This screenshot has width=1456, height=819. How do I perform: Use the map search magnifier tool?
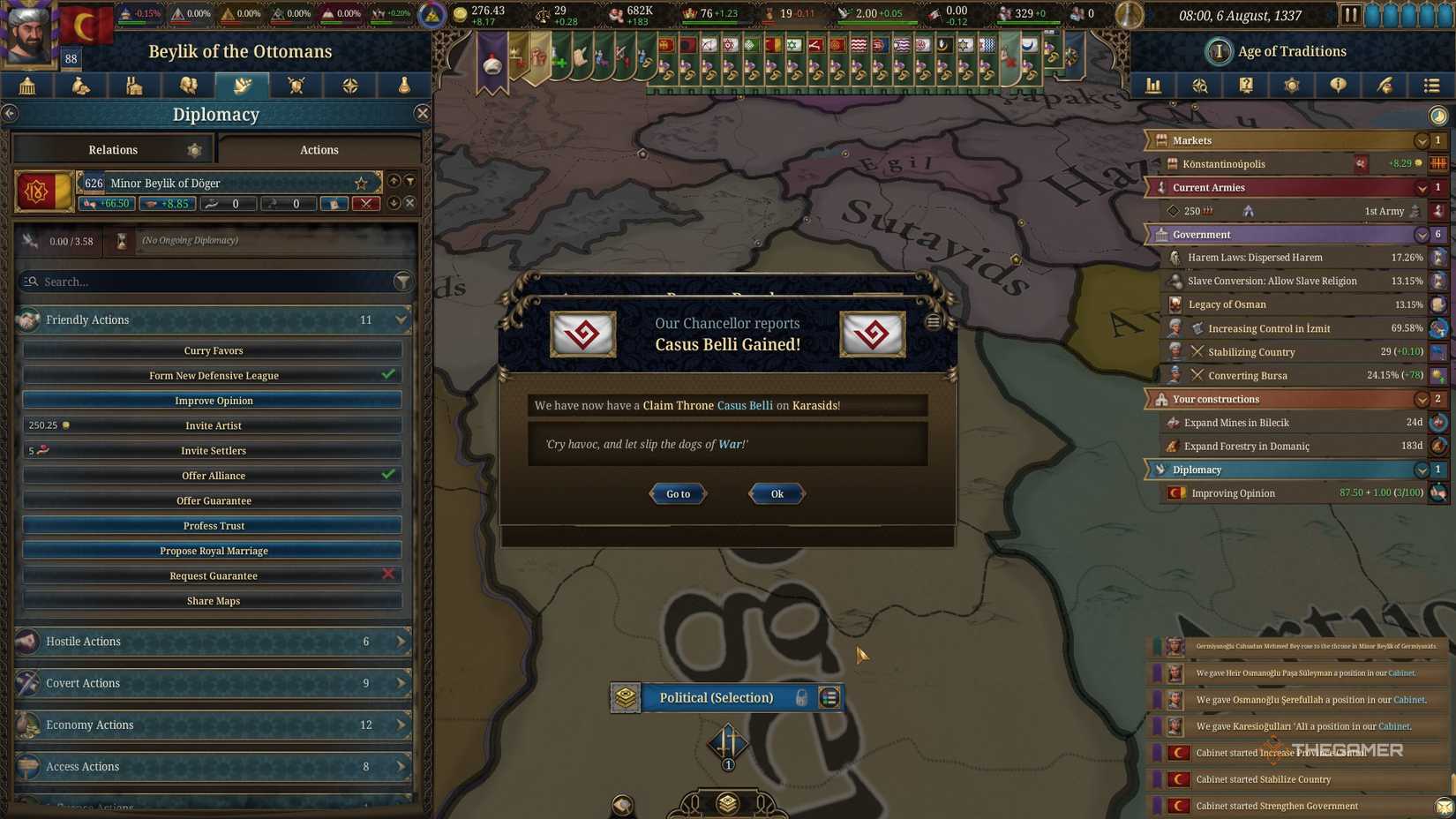click(1199, 86)
